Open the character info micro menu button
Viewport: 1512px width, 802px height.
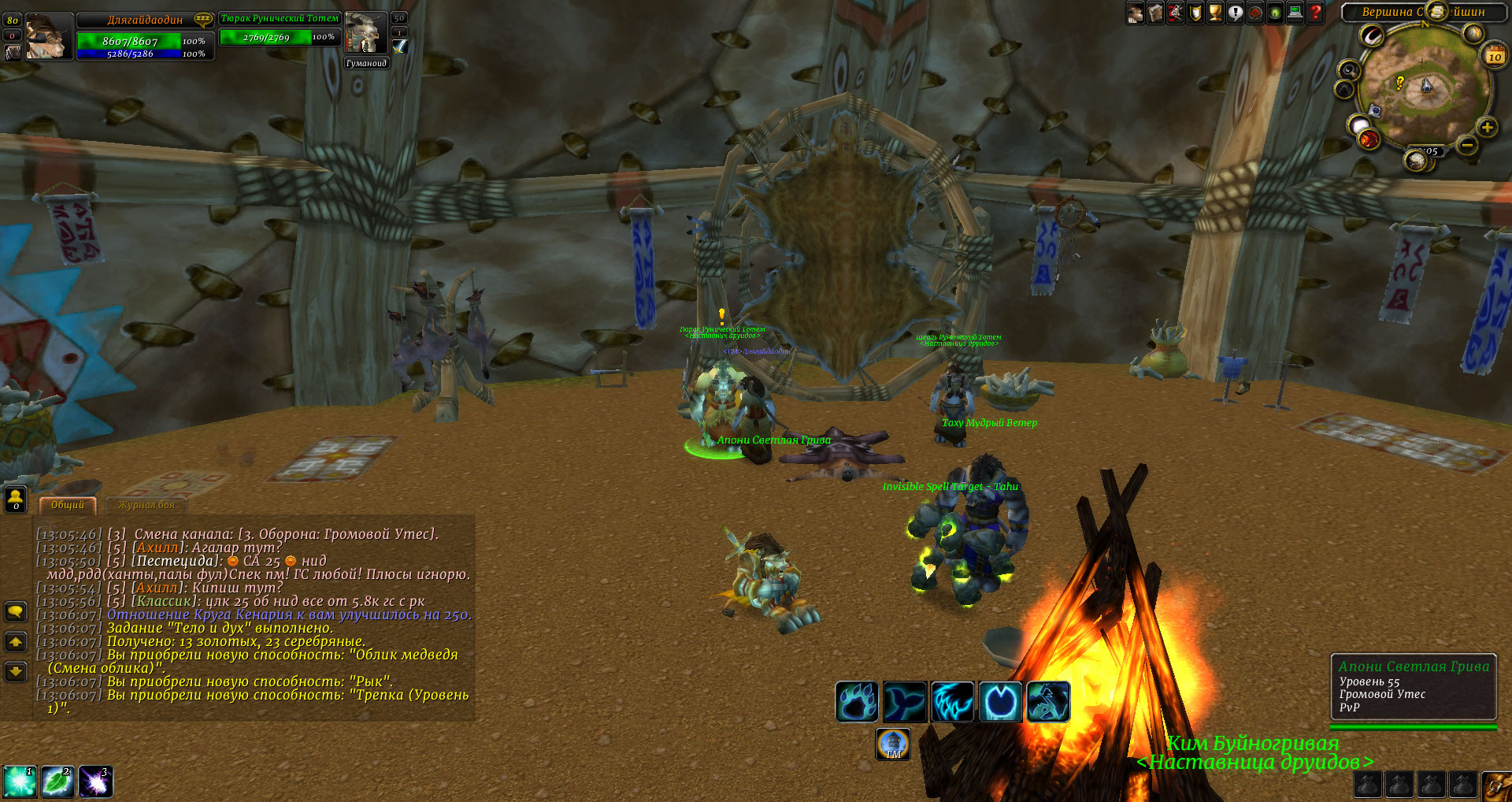pos(1136,13)
